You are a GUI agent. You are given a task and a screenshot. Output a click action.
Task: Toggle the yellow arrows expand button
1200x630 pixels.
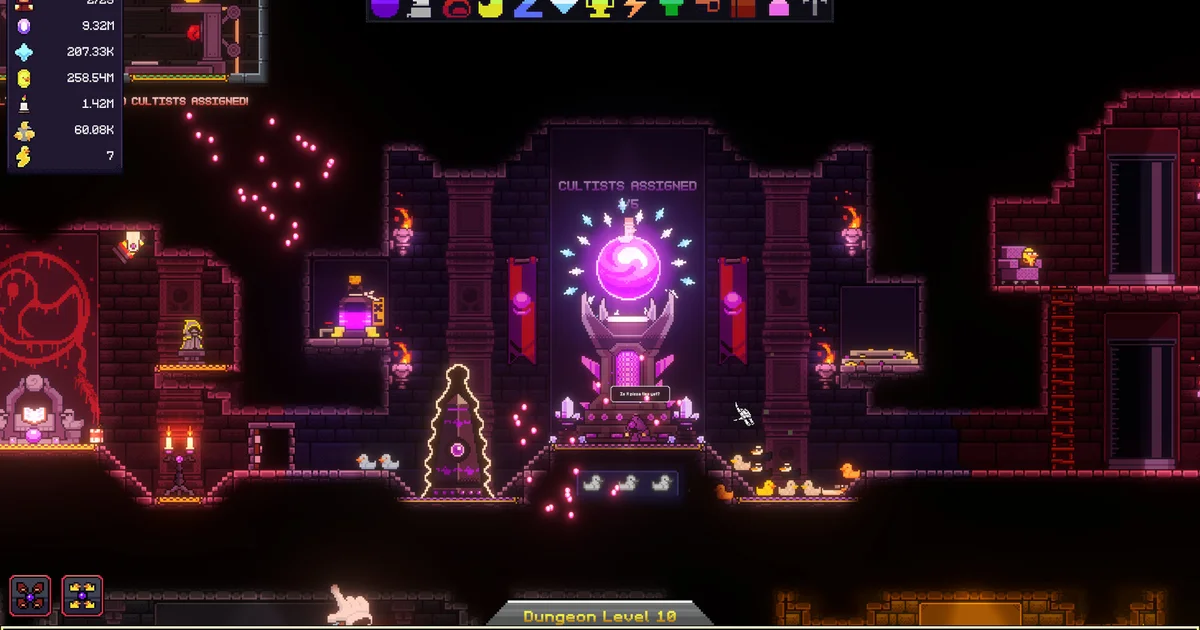(82, 596)
